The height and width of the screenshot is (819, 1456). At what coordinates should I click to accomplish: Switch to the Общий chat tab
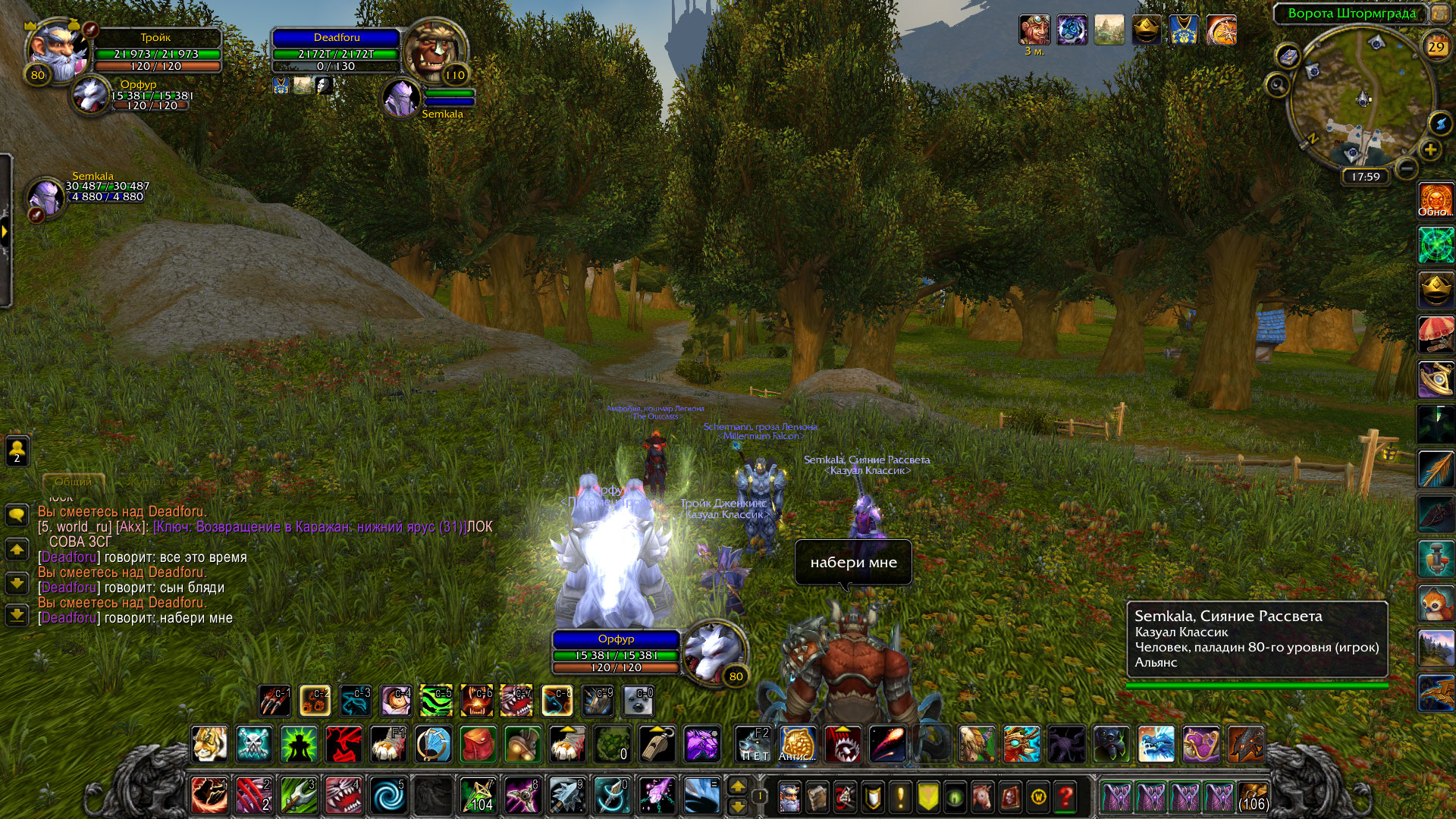(x=73, y=482)
